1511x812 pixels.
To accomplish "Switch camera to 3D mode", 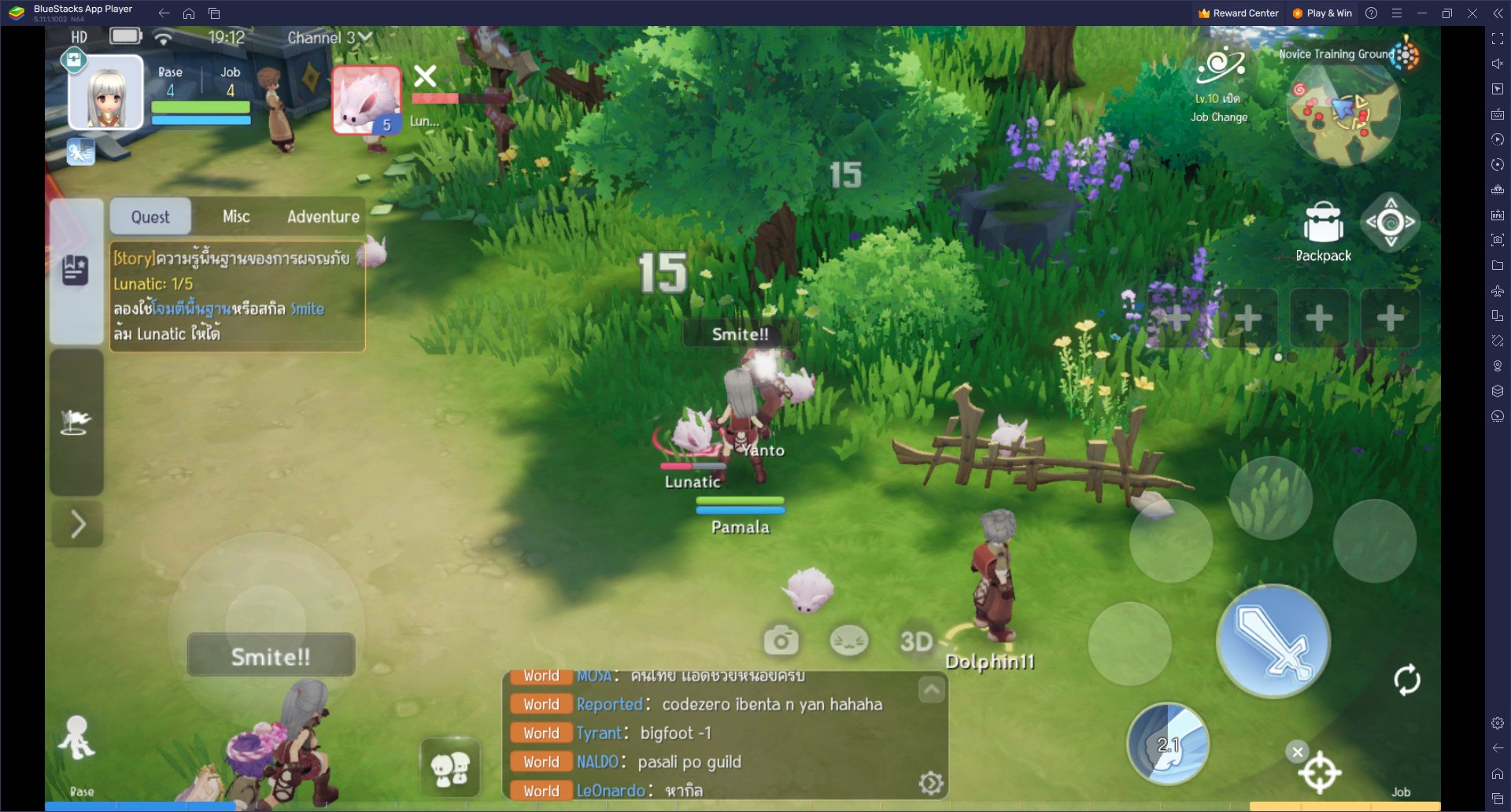I will (915, 640).
